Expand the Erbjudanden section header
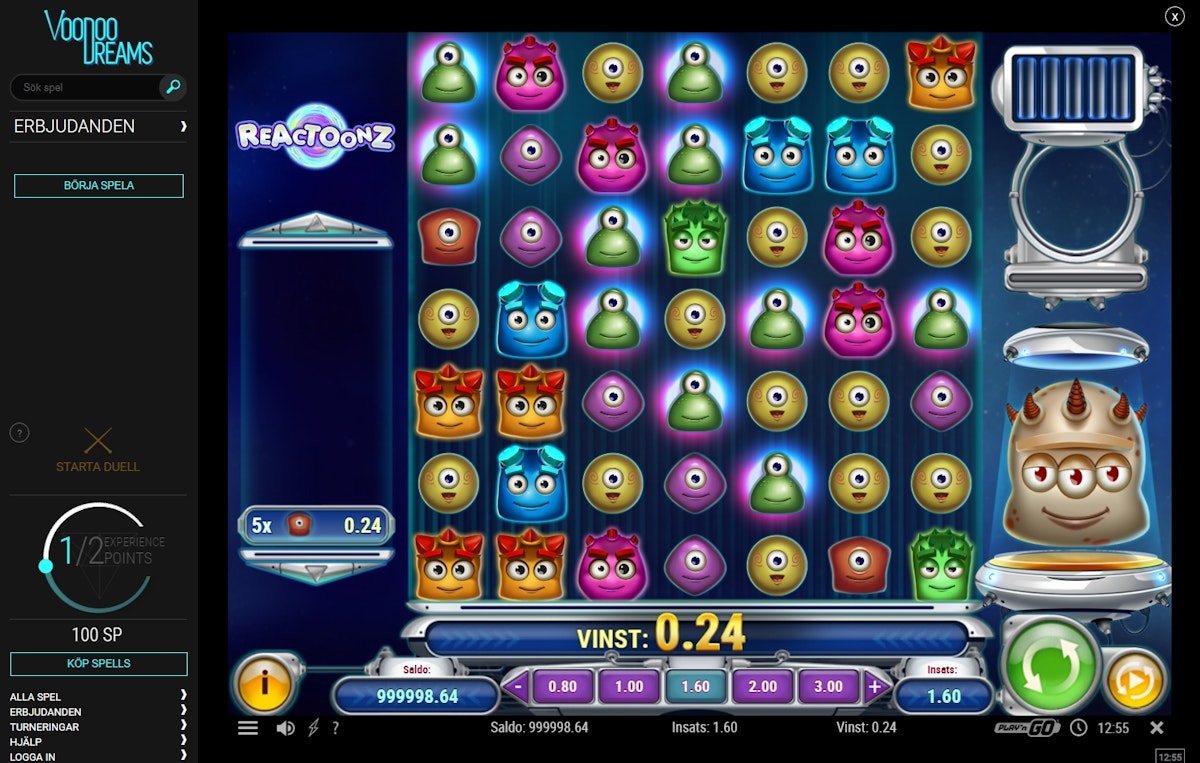1200x763 pixels. tap(98, 127)
